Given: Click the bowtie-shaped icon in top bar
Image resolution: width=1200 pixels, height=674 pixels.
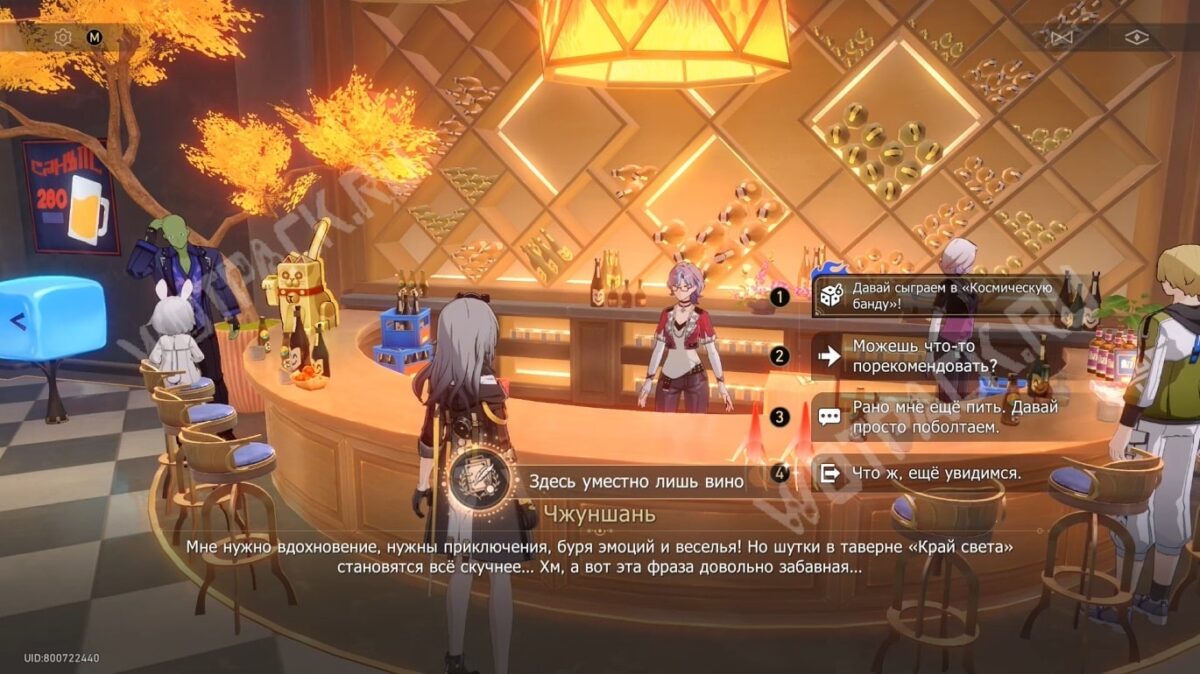Looking at the screenshot, I should (x=1063, y=38).
